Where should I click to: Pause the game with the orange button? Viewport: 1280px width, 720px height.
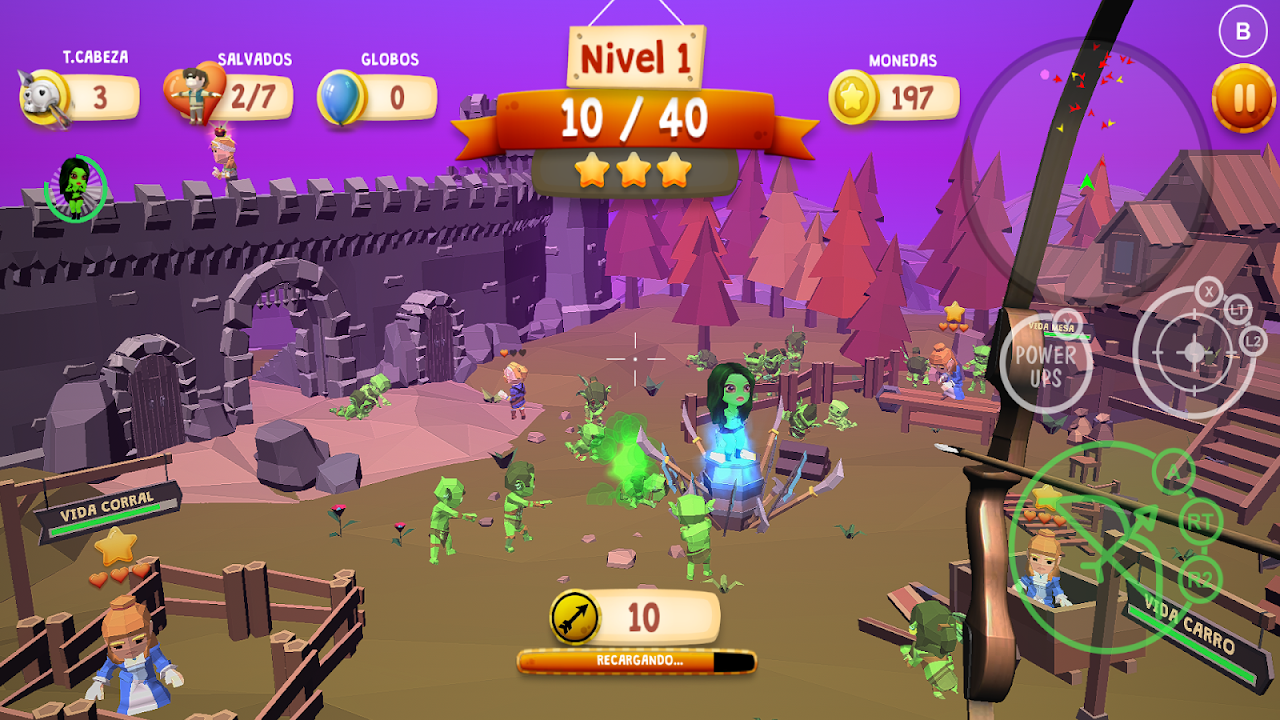tap(1243, 98)
